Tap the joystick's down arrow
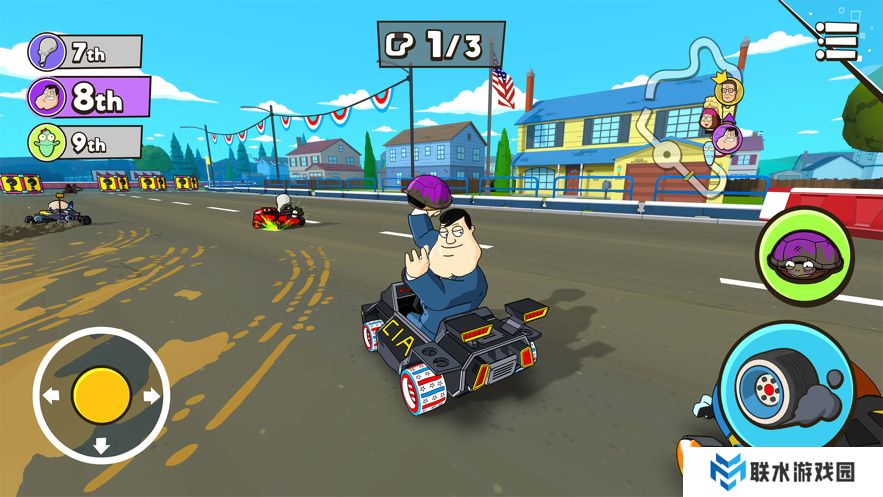Viewport: 883px width, 497px height. tap(101, 446)
